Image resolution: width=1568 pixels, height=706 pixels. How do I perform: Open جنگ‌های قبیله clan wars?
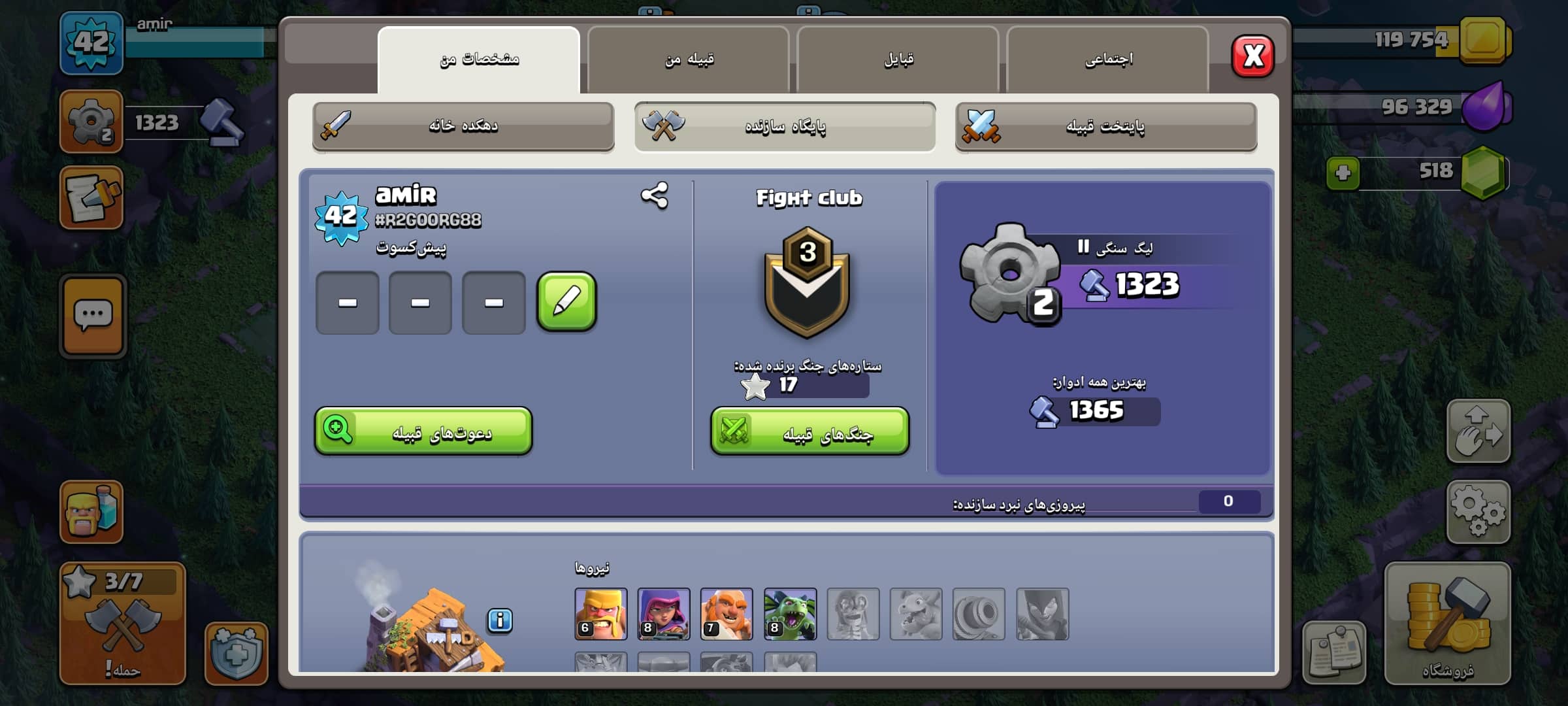click(x=809, y=431)
